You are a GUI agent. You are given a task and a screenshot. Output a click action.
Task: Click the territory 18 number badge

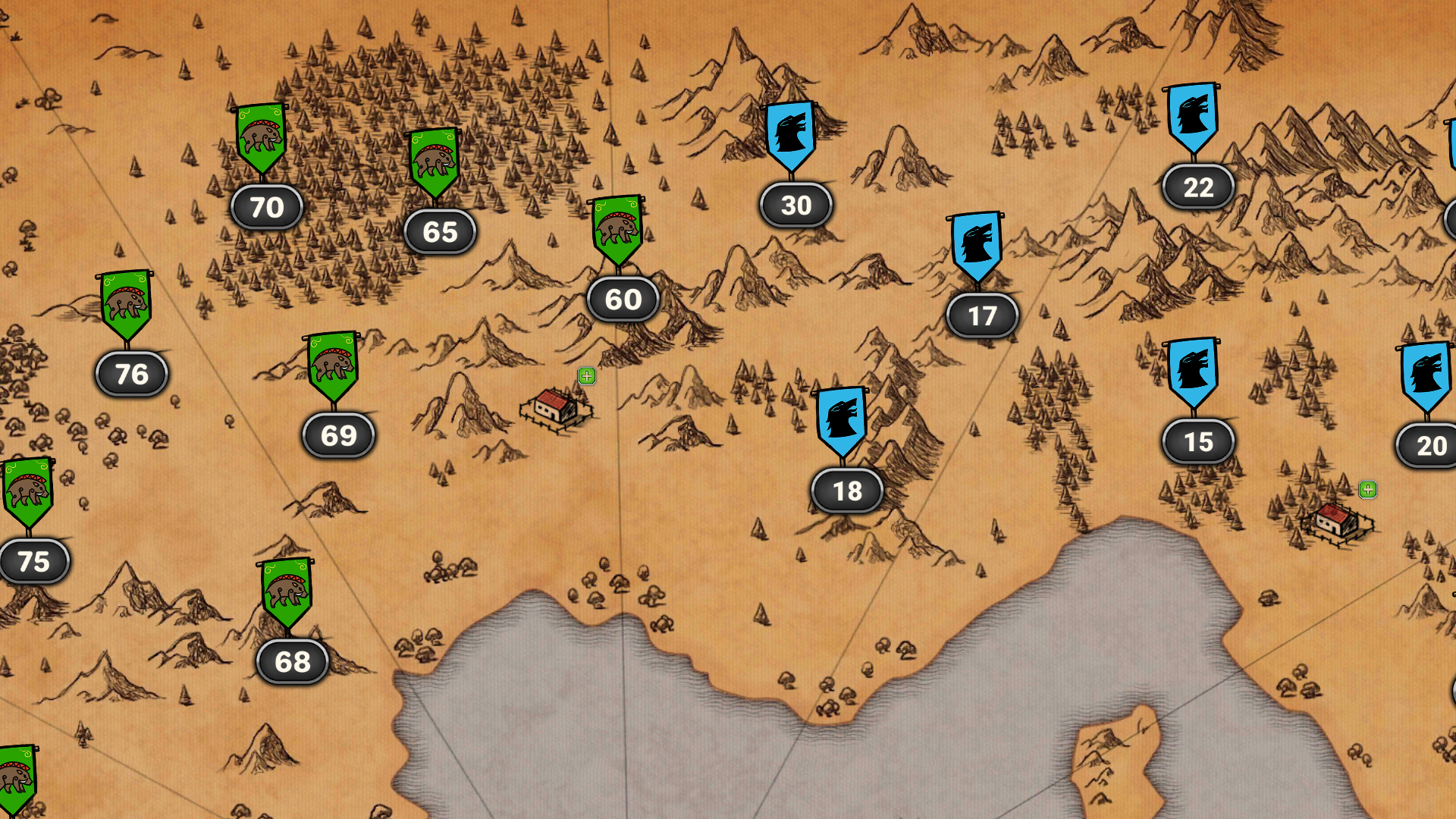click(x=846, y=491)
